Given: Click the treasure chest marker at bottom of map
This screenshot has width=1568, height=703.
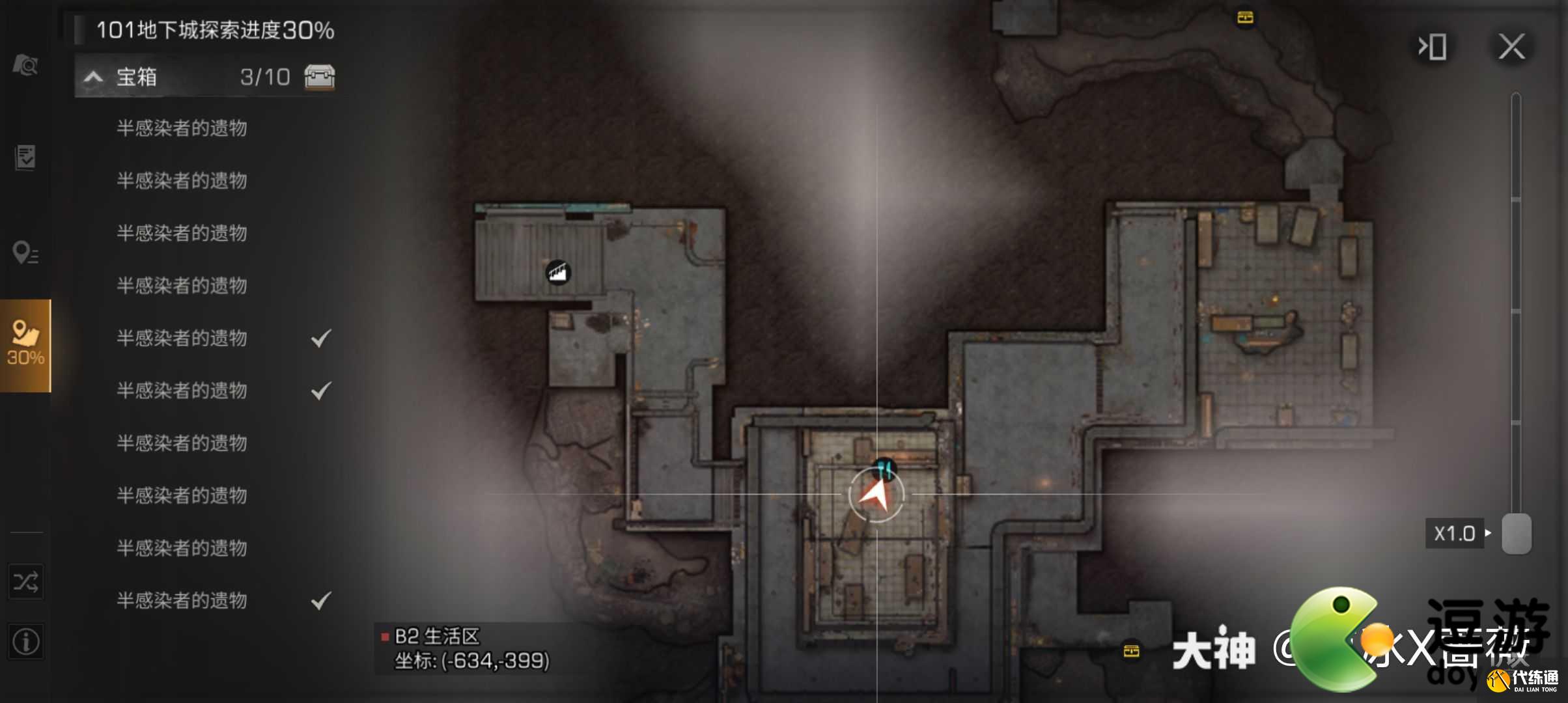Looking at the screenshot, I should (x=1132, y=650).
